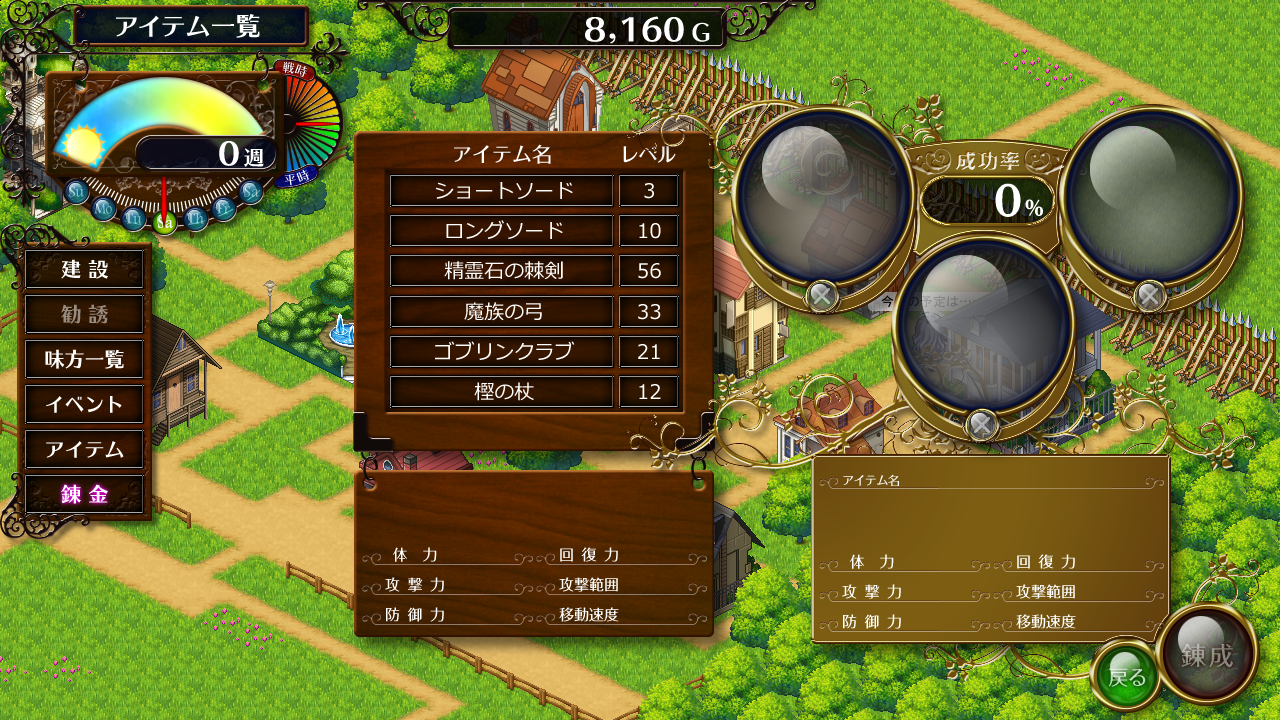The height and width of the screenshot is (720, 1280).
Task: Open the 建設 build menu
Action: click(x=85, y=269)
